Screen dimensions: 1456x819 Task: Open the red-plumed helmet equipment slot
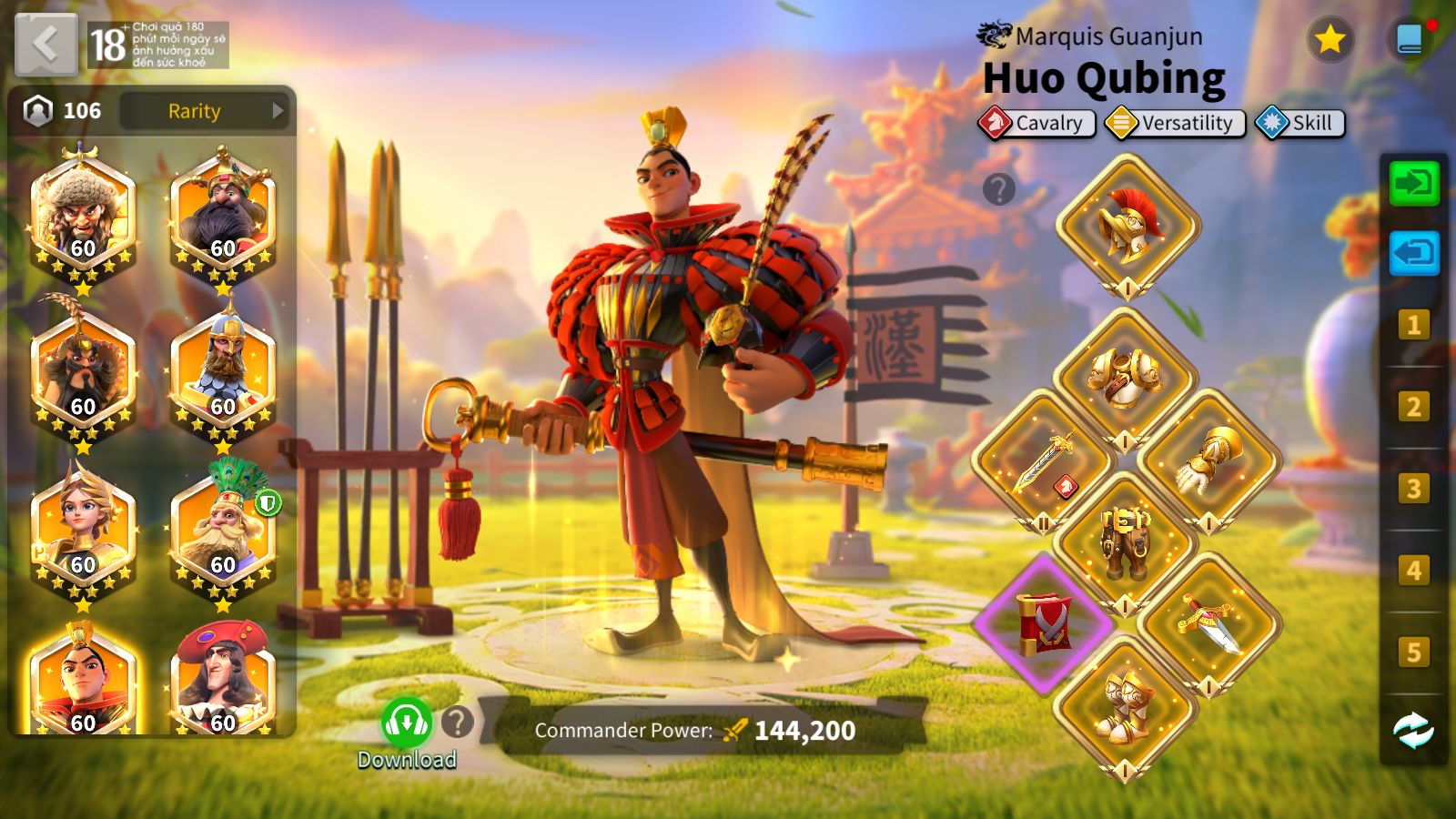point(1127,225)
